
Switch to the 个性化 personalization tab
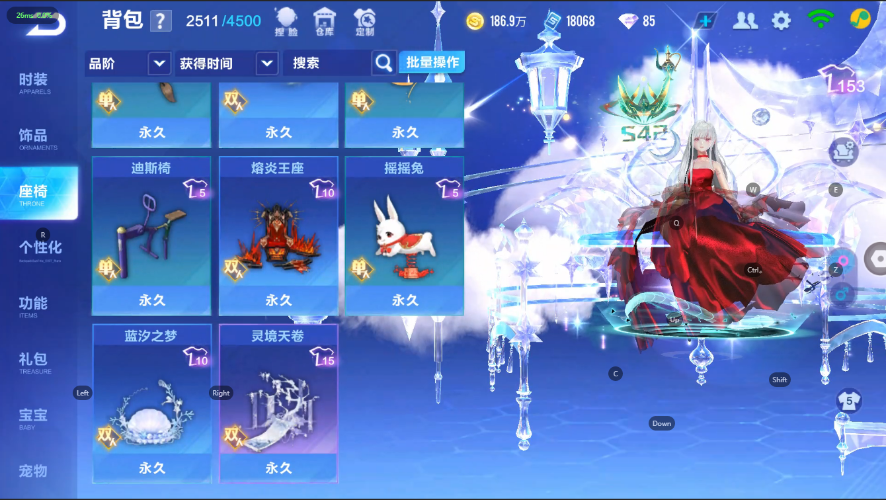(40, 248)
